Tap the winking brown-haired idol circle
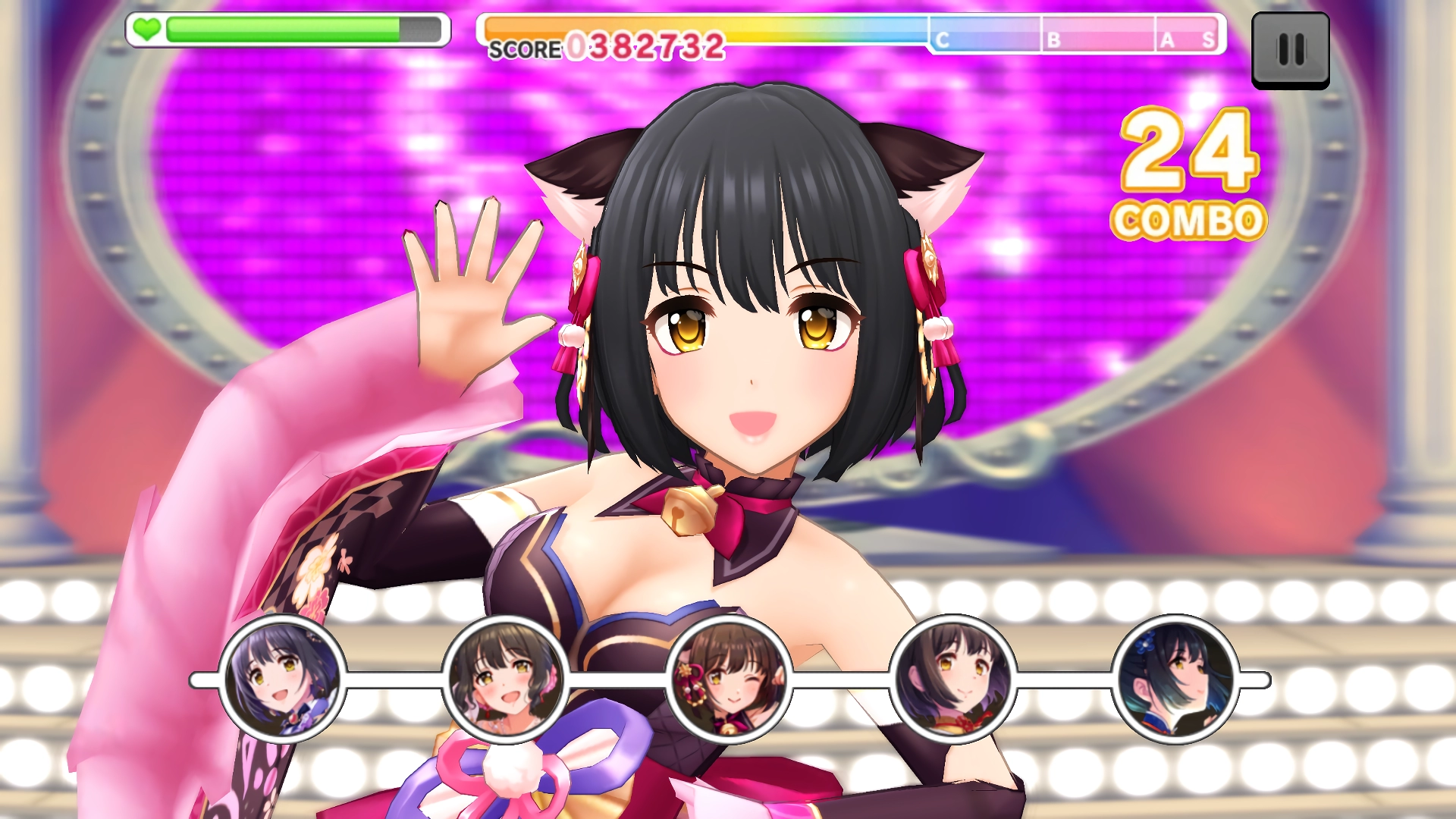Image resolution: width=1456 pixels, height=819 pixels. pyautogui.click(x=729, y=679)
